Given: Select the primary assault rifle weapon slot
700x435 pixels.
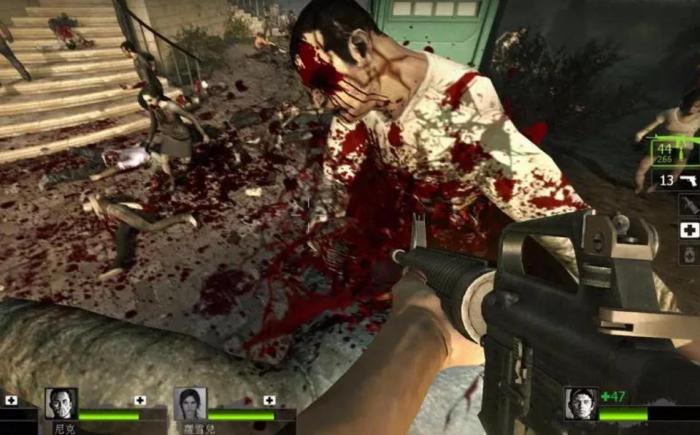Looking at the screenshot, I should (673, 151).
